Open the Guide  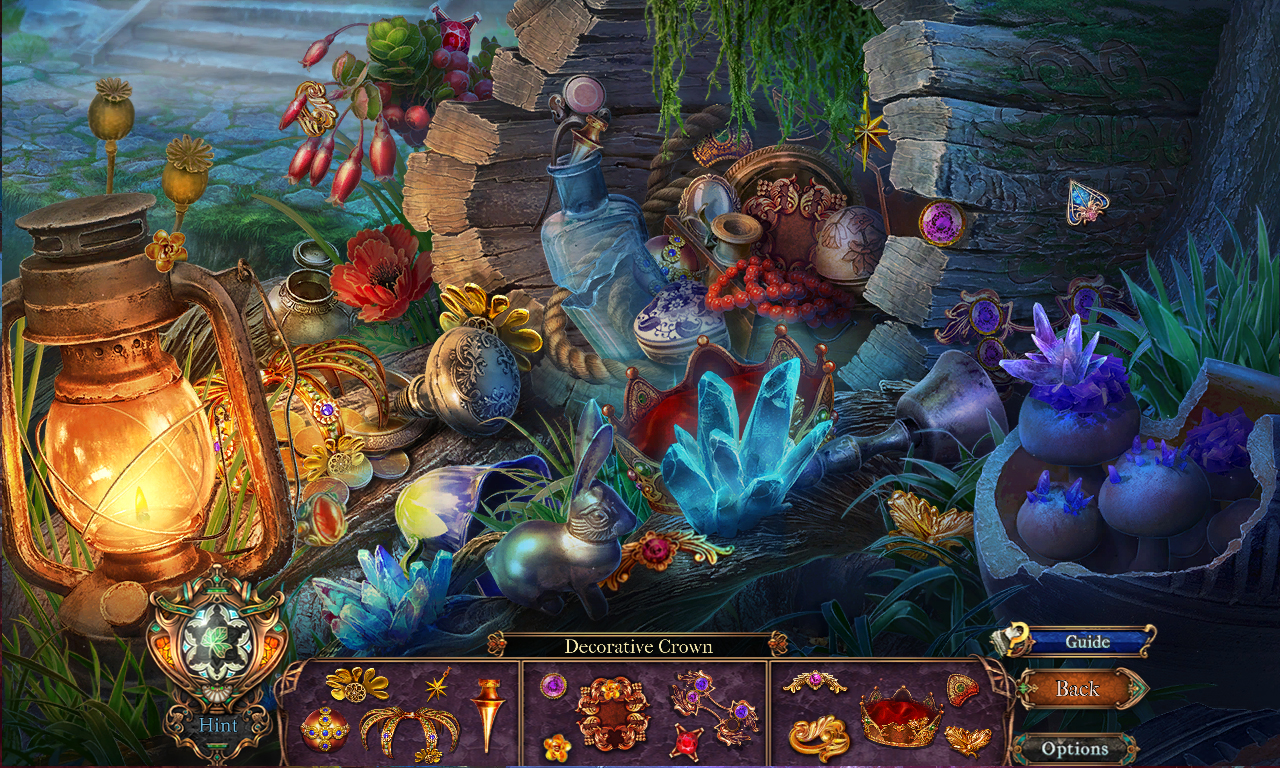point(1090,641)
